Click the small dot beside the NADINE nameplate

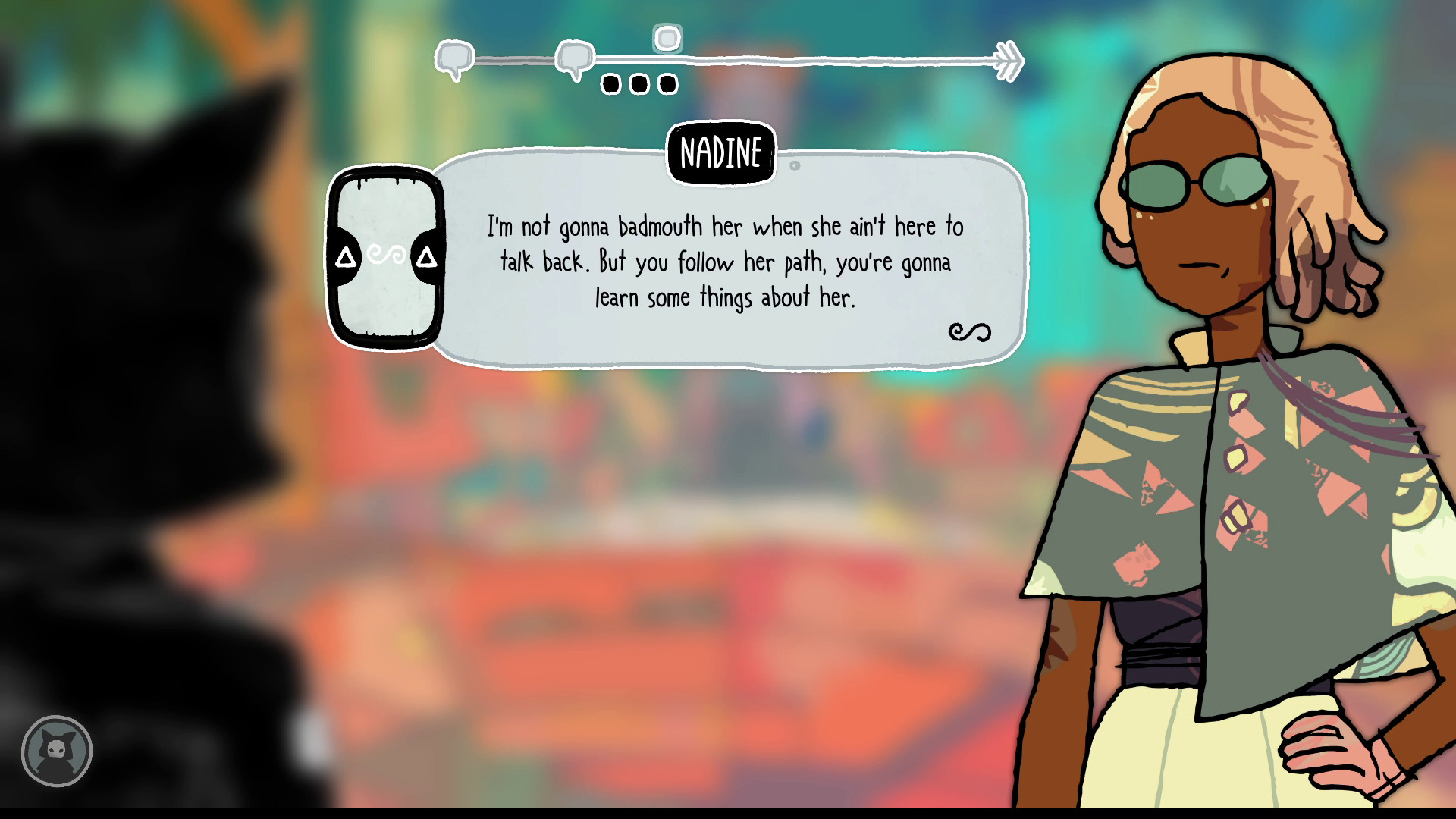pos(793,165)
